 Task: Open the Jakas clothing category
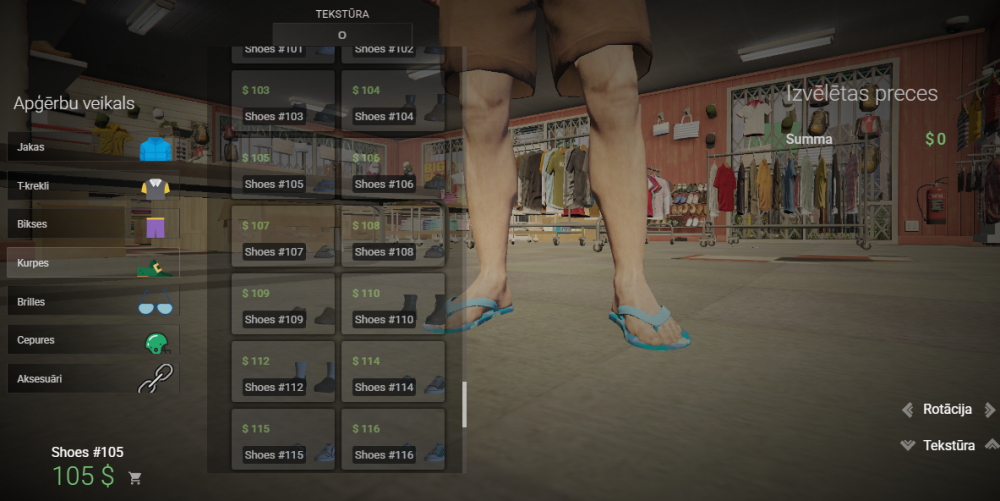pos(93,147)
